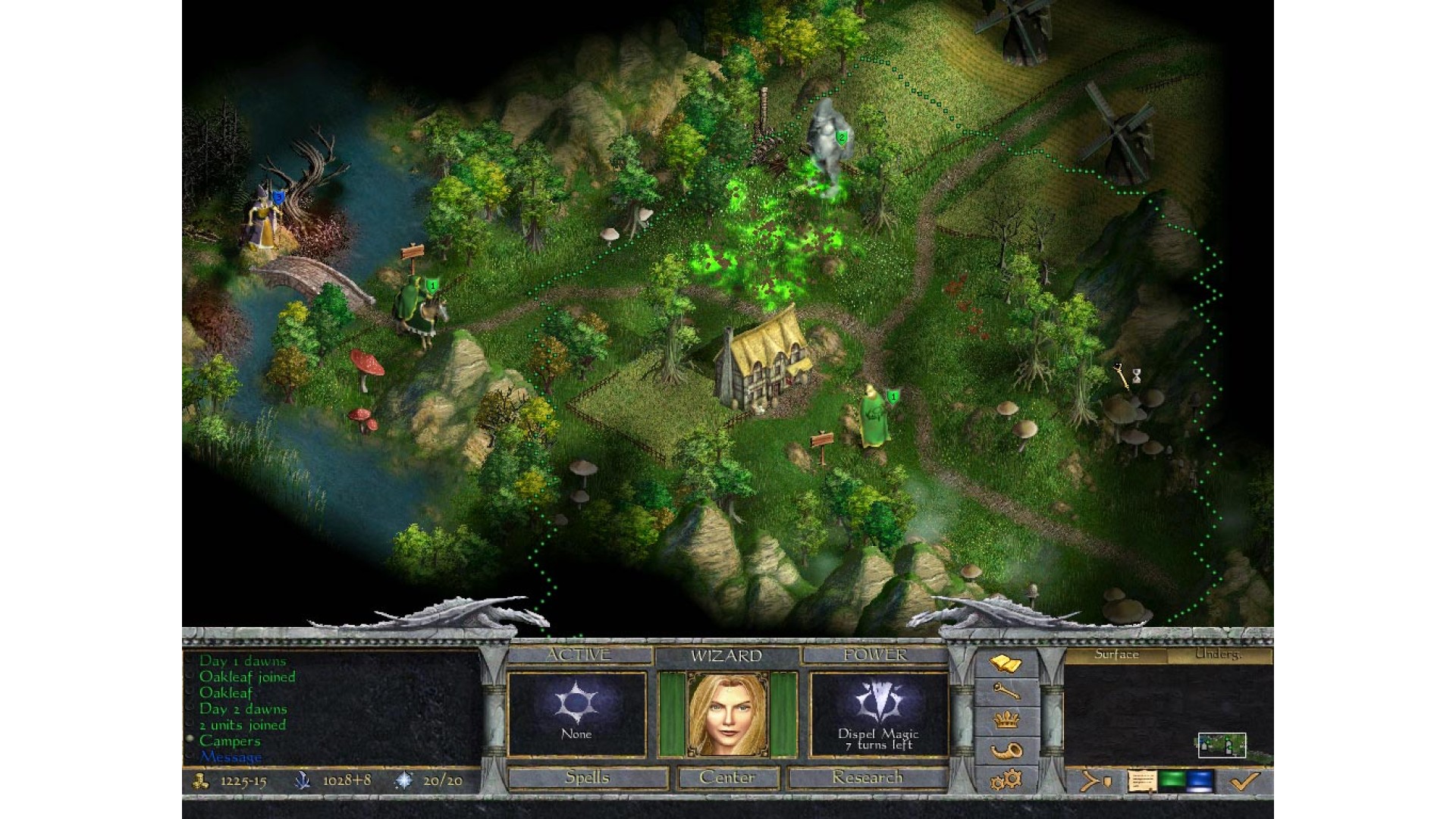Click the minimap viewport
Viewport: 1456px width, 819px height.
[x=1222, y=745]
